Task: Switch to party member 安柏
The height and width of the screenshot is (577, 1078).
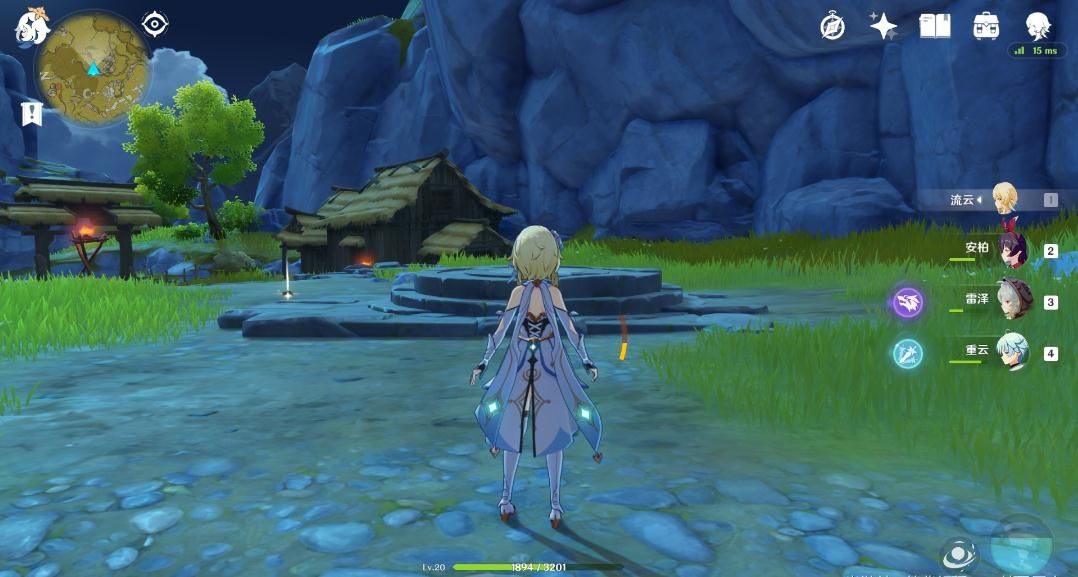Action: coord(1012,250)
